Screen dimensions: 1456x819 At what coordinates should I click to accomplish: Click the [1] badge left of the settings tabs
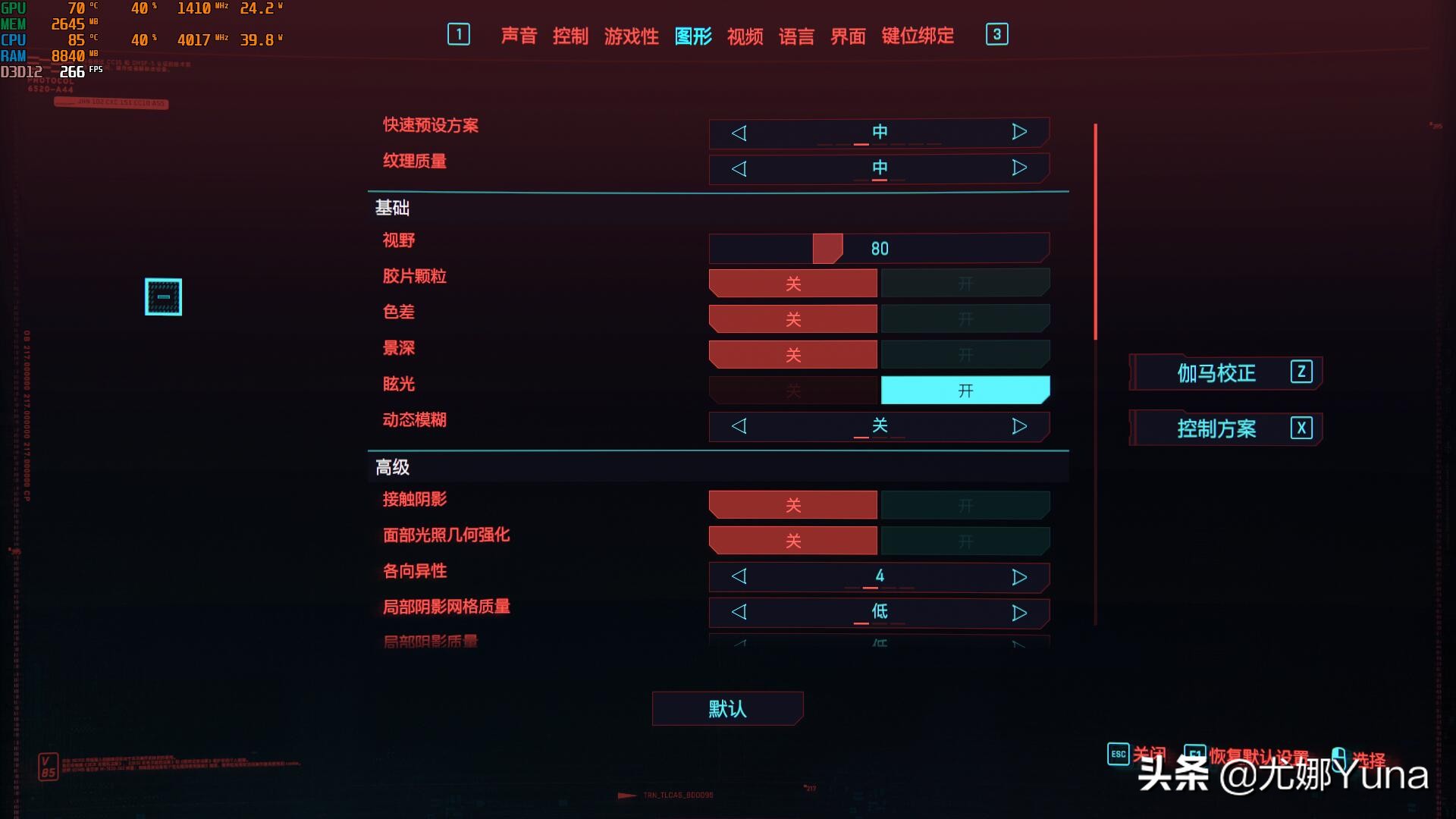tap(458, 35)
